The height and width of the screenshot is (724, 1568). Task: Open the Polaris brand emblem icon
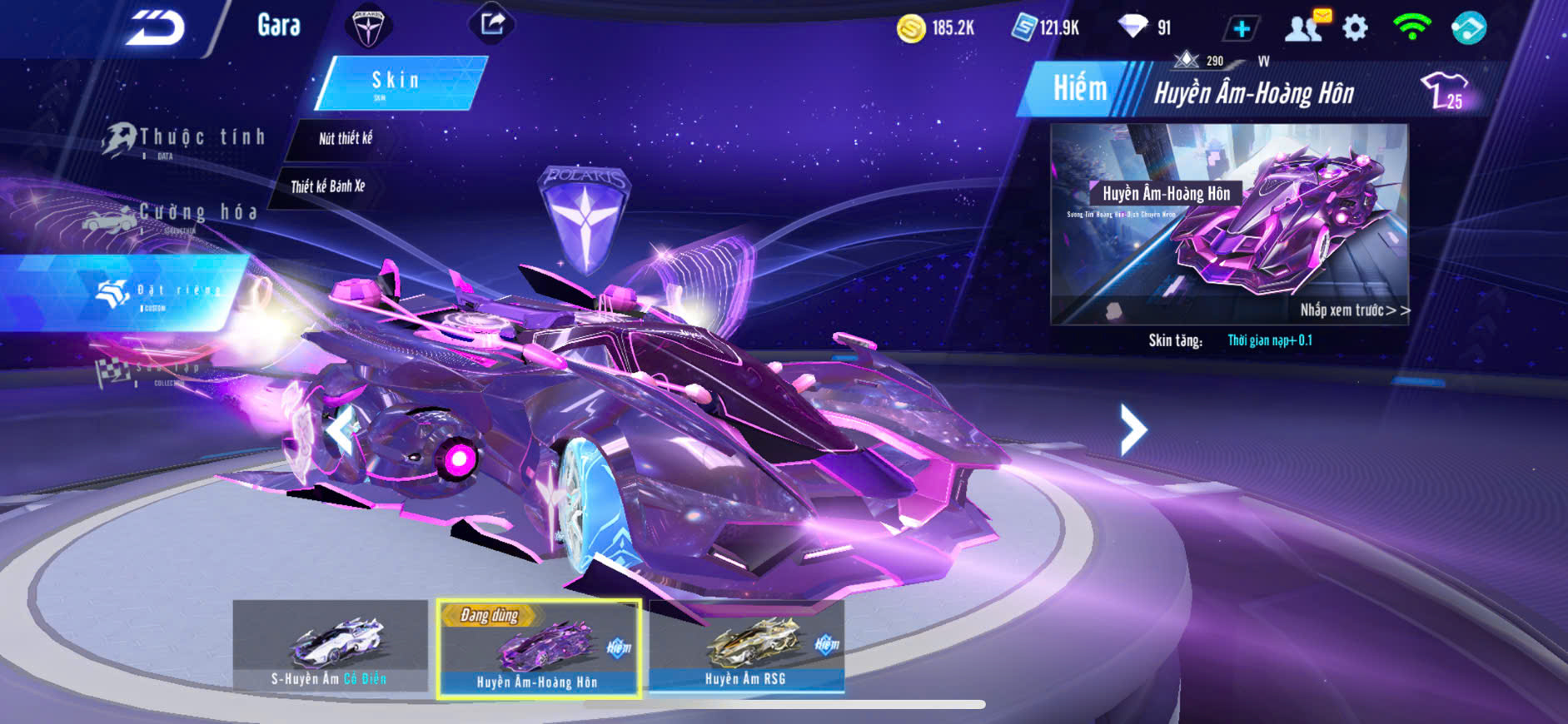[x=367, y=27]
